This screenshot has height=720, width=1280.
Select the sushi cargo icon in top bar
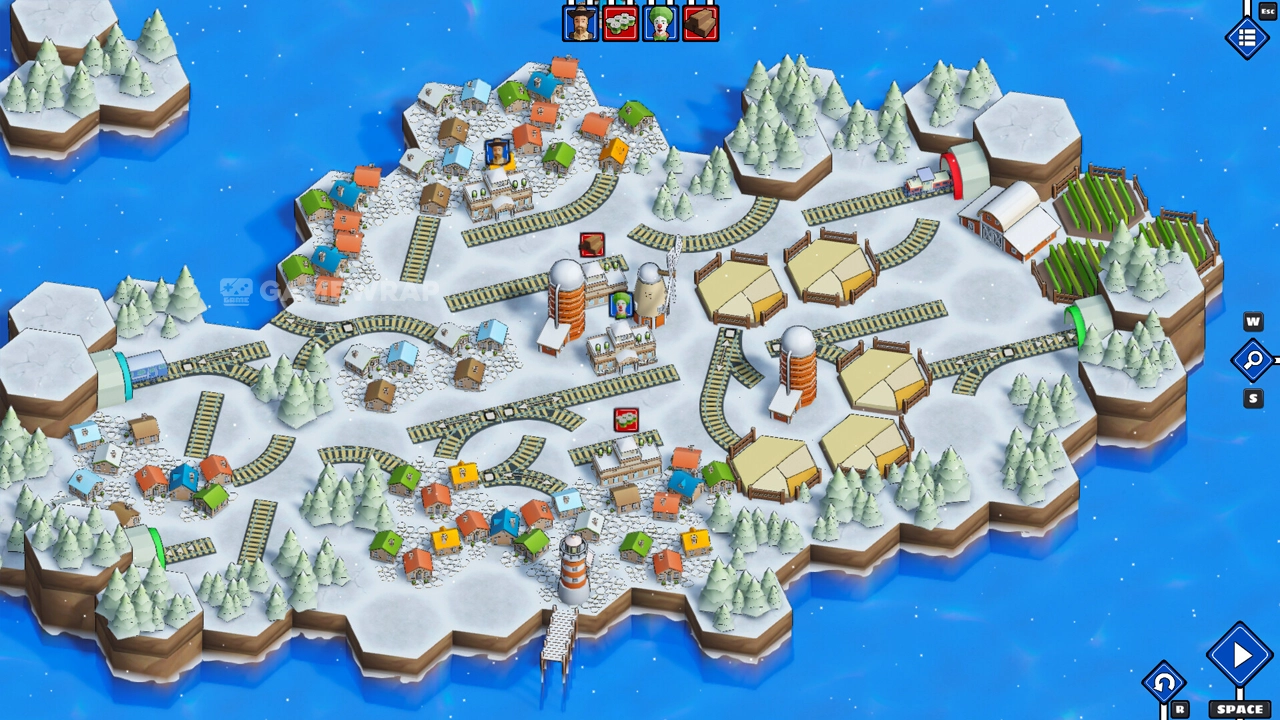[620, 23]
